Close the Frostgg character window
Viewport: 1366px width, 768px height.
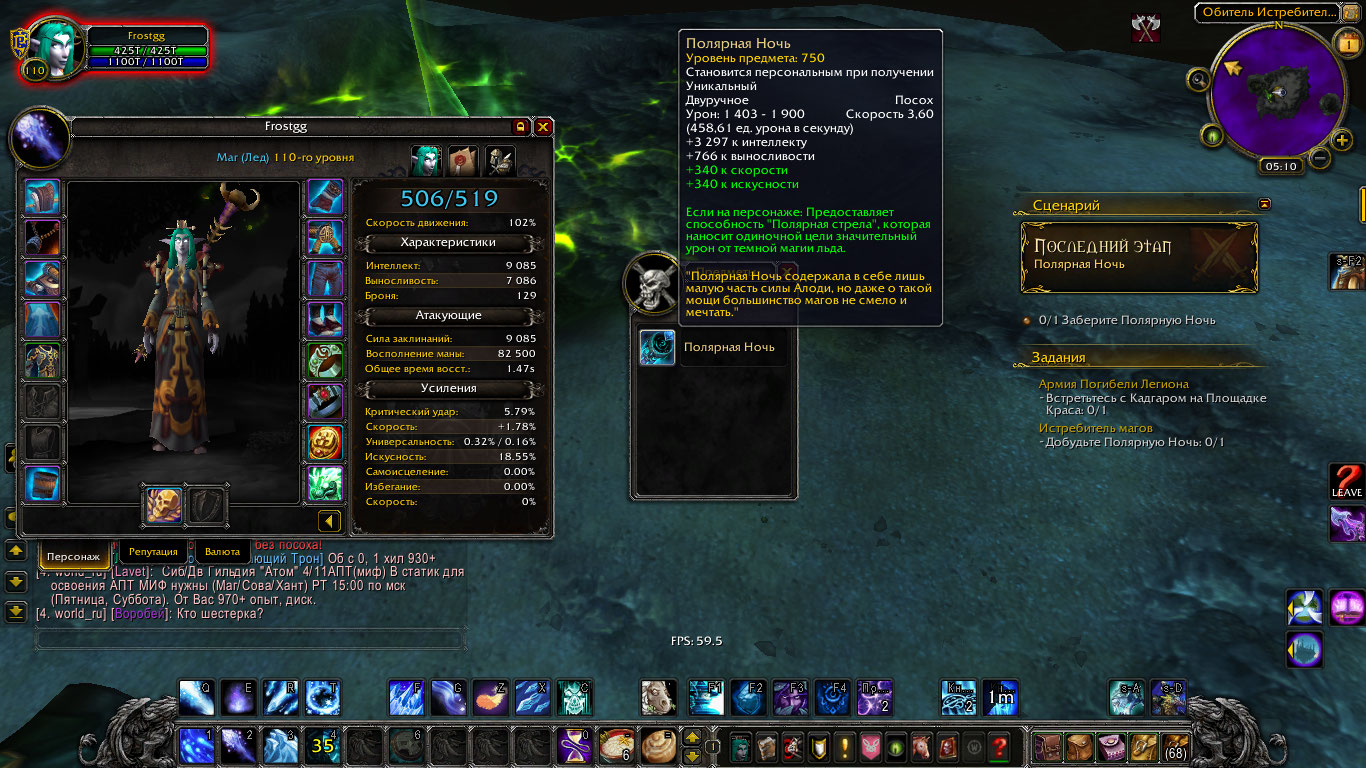(543, 127)
